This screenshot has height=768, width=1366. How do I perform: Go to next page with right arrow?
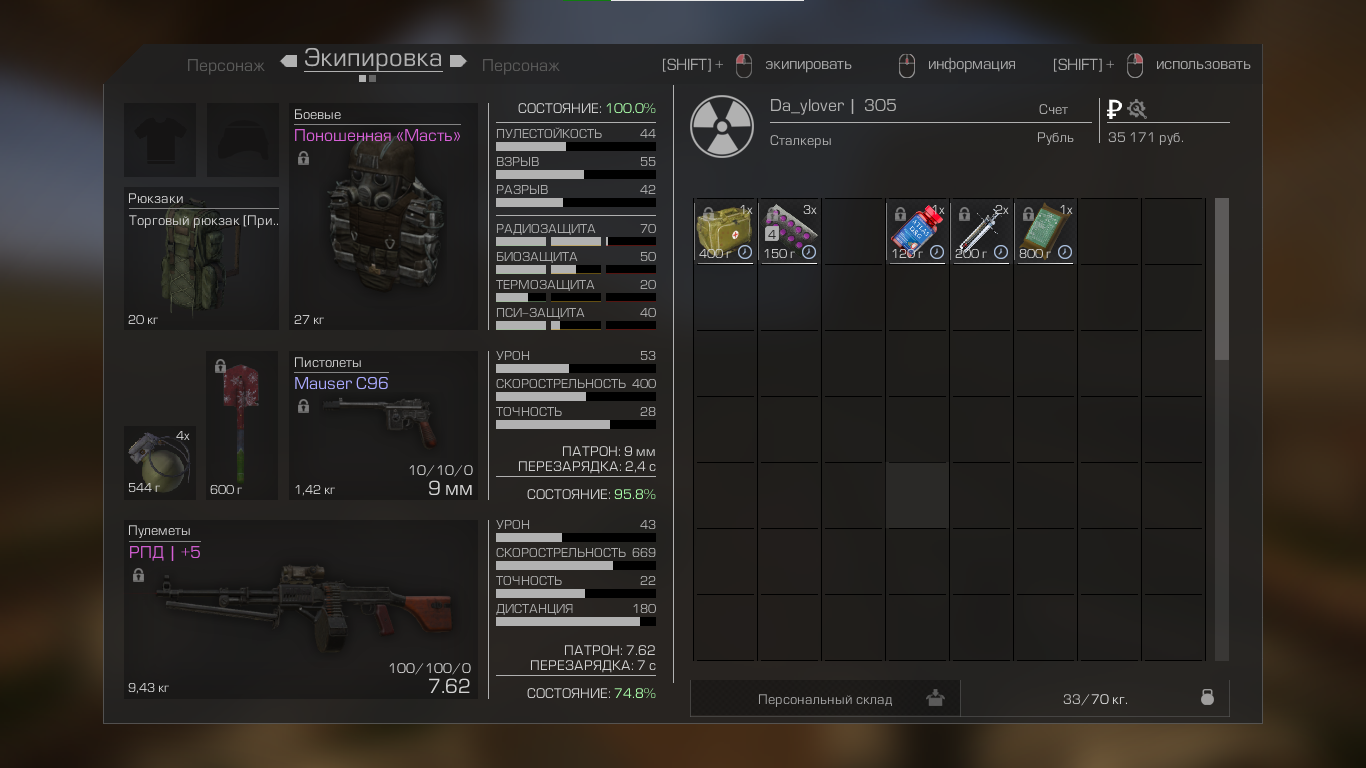459,61
